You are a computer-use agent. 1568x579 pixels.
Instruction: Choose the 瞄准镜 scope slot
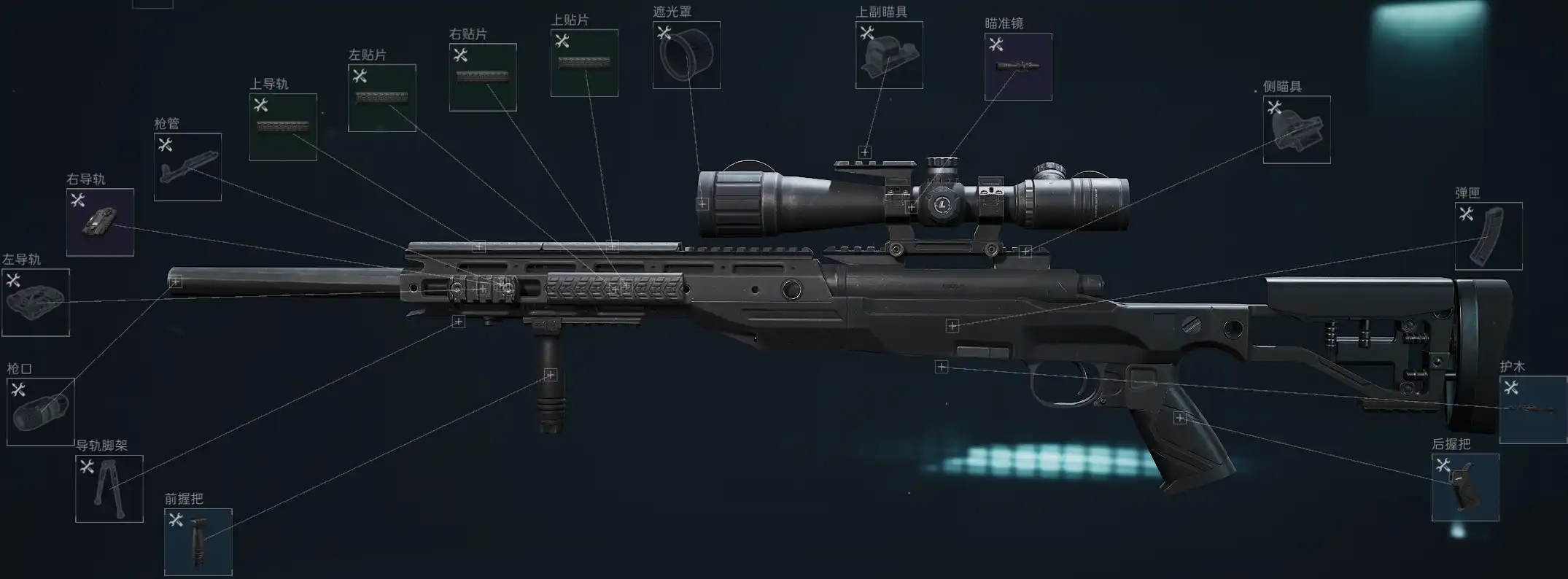point(1018,67)
